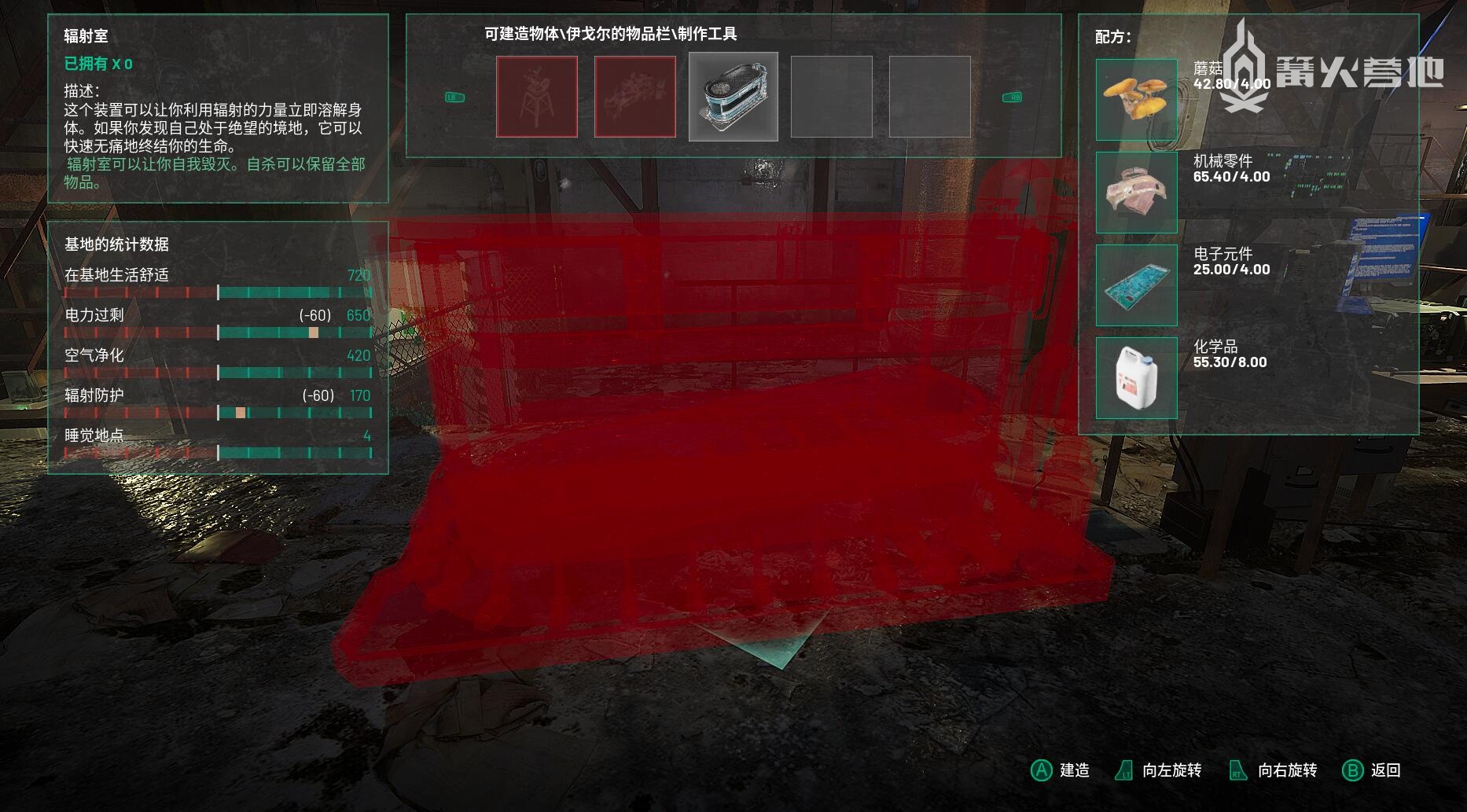
Task: Select the mushroom ingredient icon
Action: [x=1136, y=99]
